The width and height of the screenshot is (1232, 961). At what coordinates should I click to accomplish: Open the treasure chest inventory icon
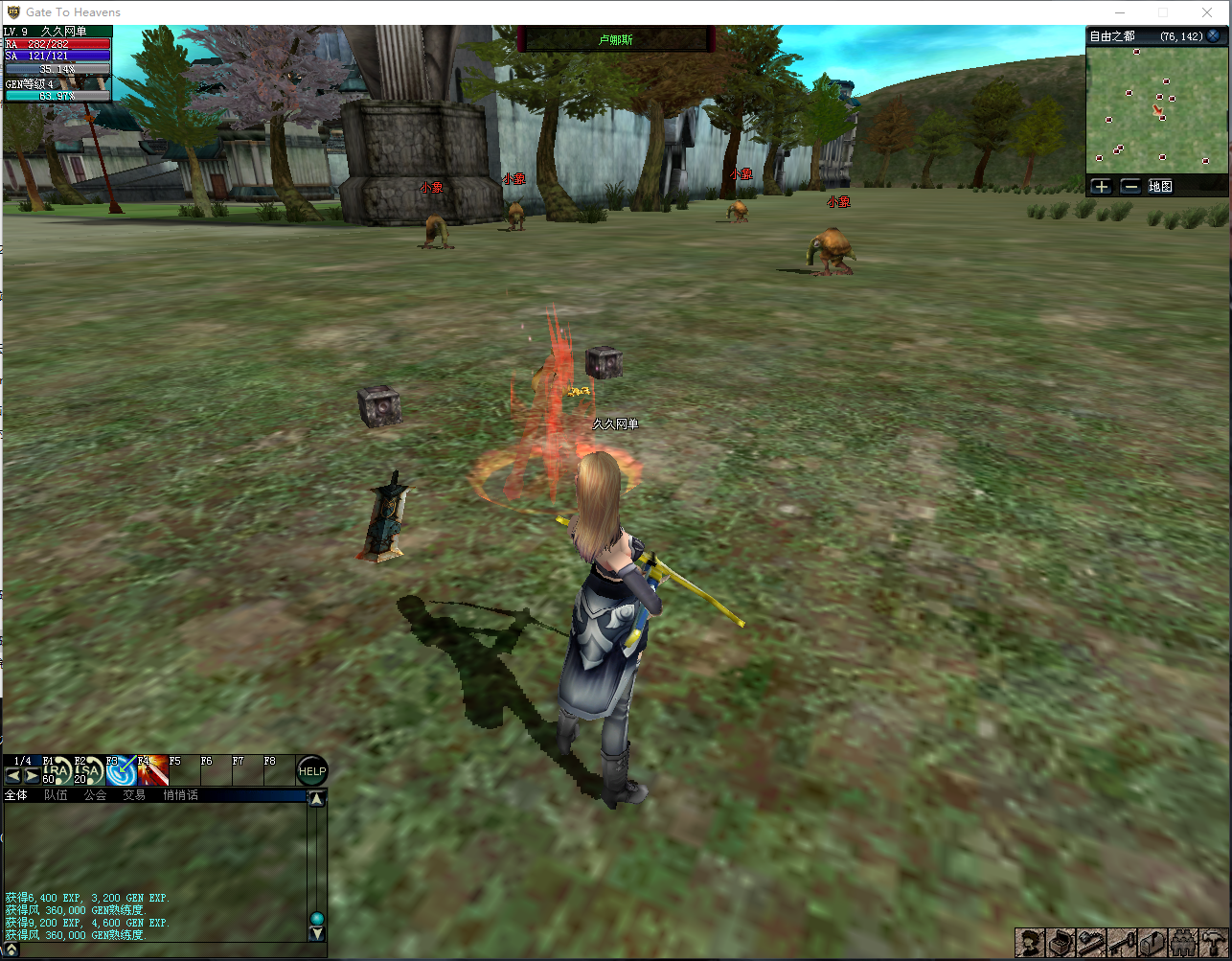1061,943
